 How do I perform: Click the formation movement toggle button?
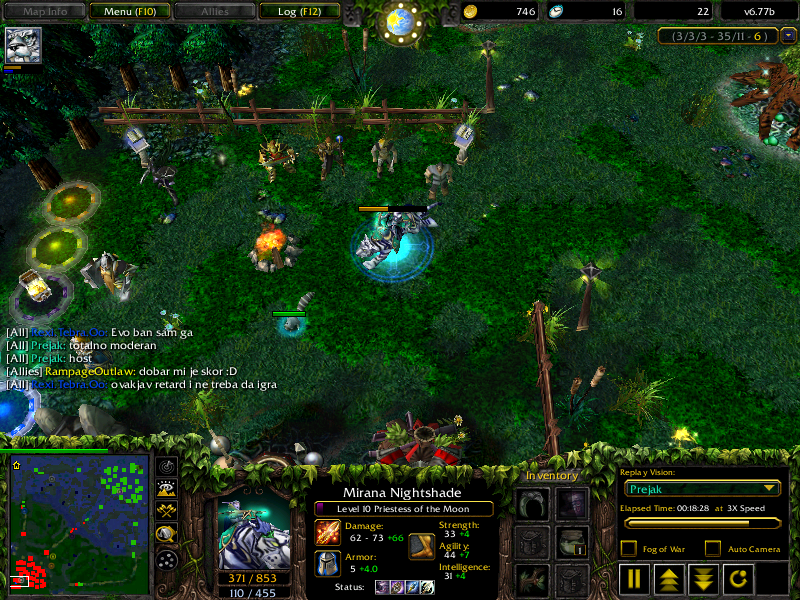167,559
